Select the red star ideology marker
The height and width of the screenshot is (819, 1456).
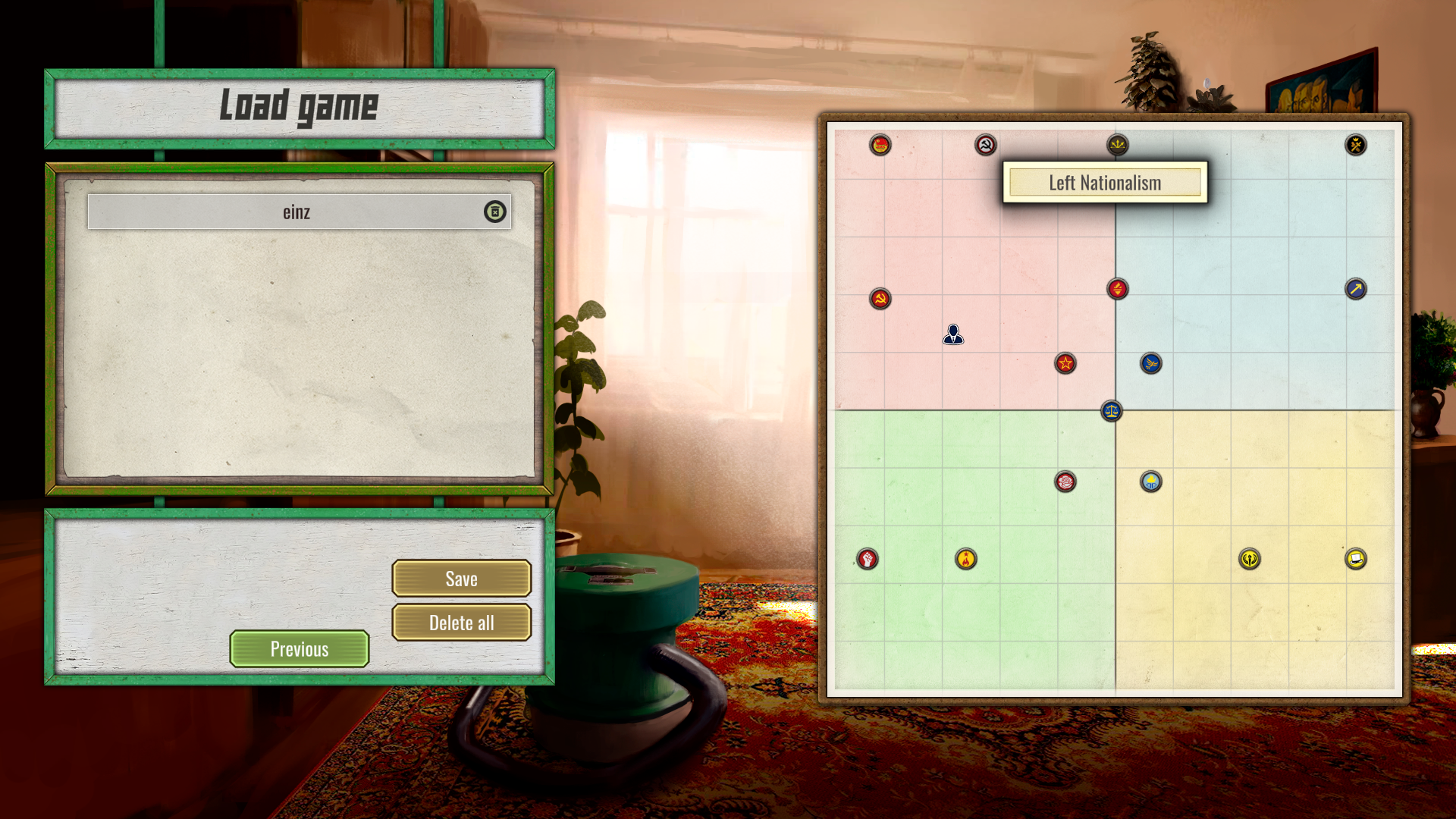pos(1065,363)
